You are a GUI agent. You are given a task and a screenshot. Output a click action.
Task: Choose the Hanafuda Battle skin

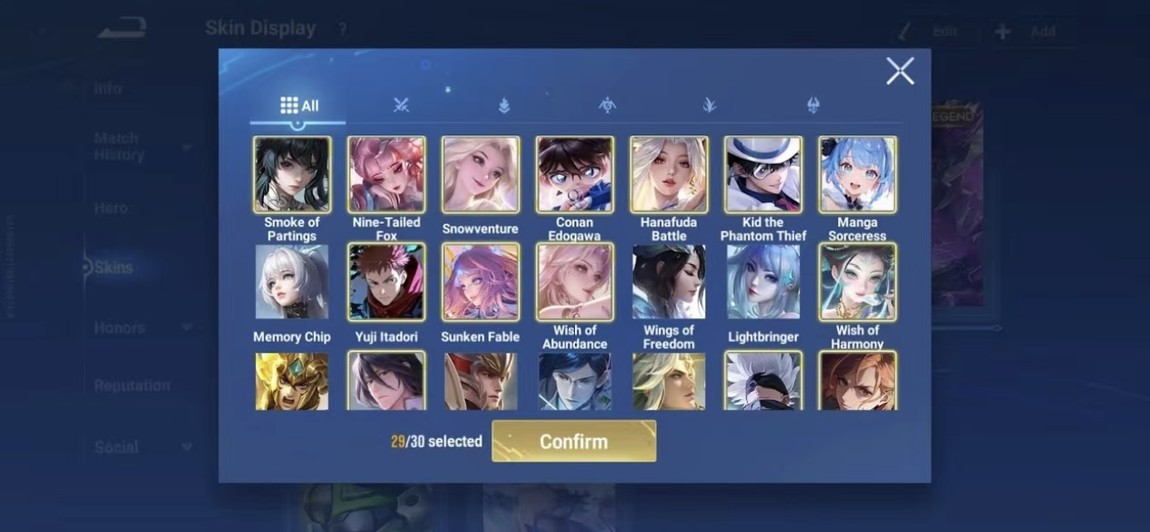pyautogui.click(x=668, y=175)
